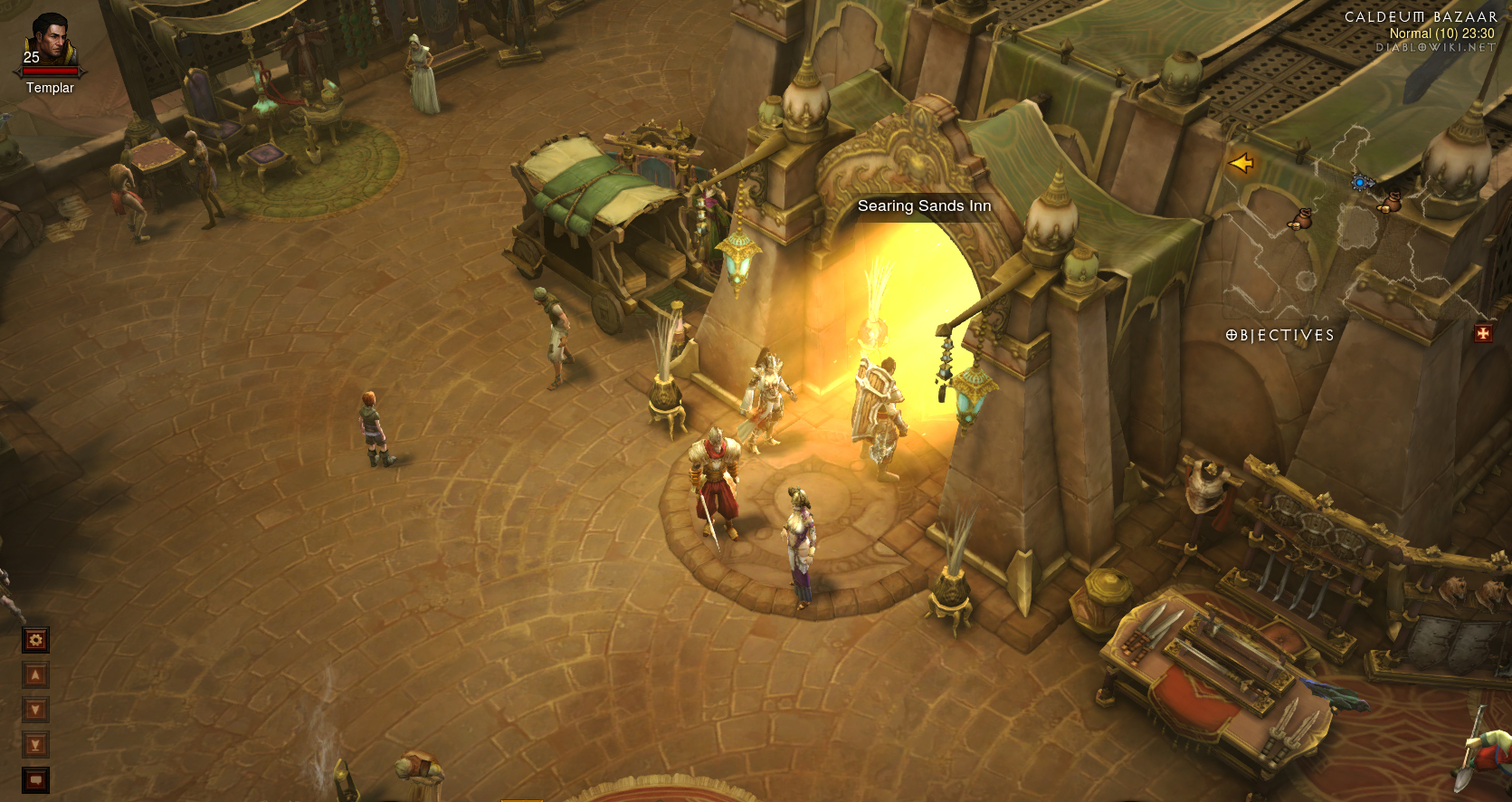The width and height of the screenshot is (1512, 802).
Task: Open the gear settings button
Action: pos(35,640)
